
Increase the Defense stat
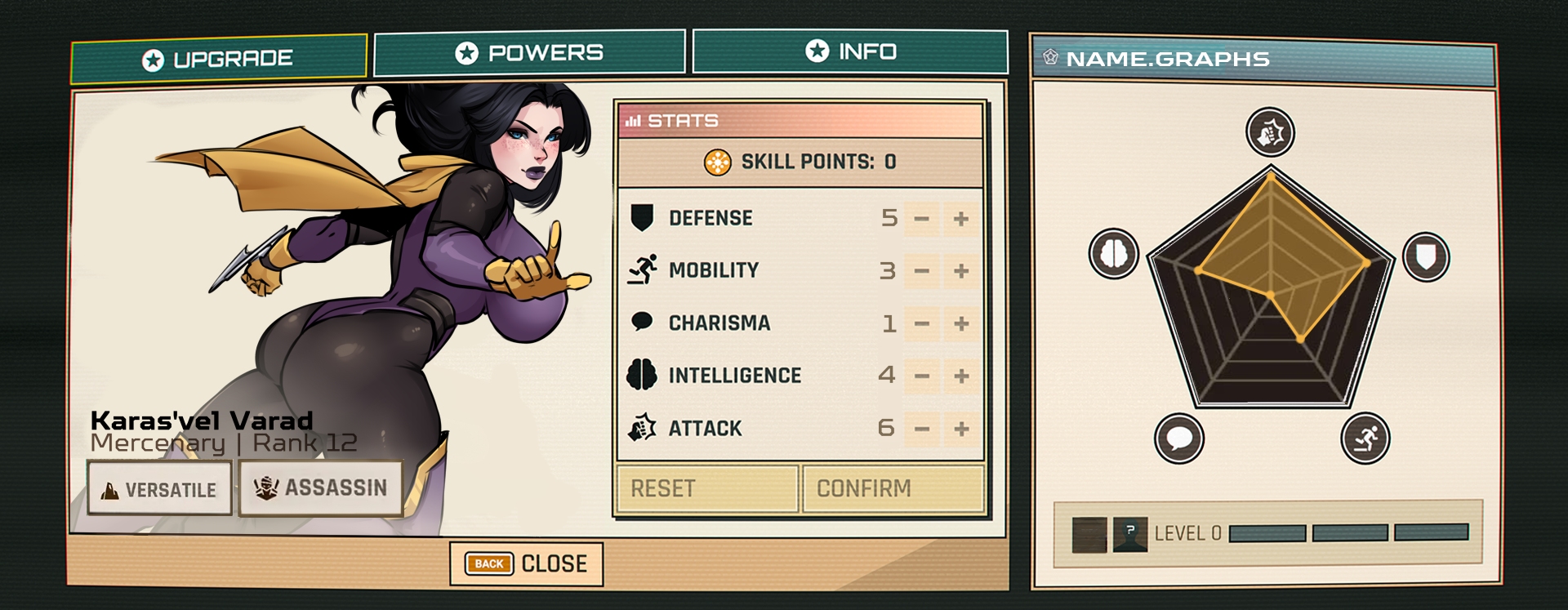961,219
